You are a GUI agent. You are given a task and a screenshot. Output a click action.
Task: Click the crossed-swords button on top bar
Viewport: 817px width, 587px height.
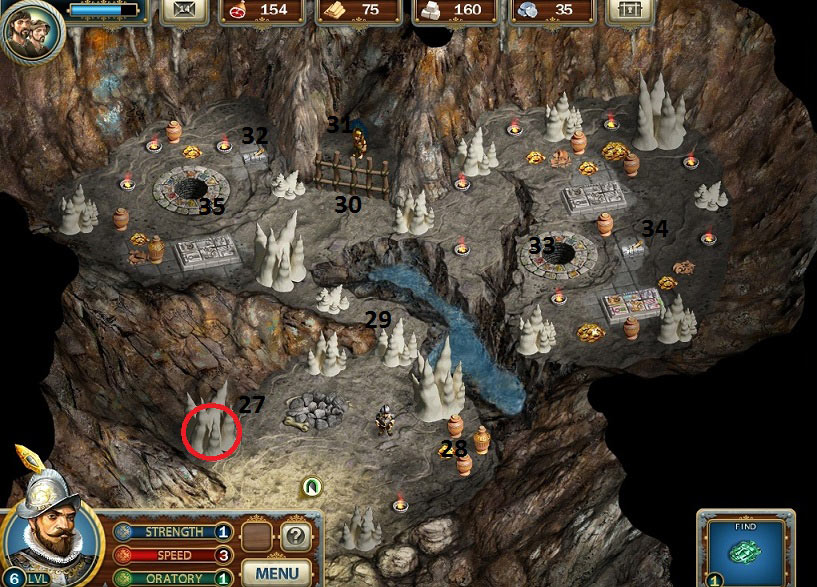(185, 10)
